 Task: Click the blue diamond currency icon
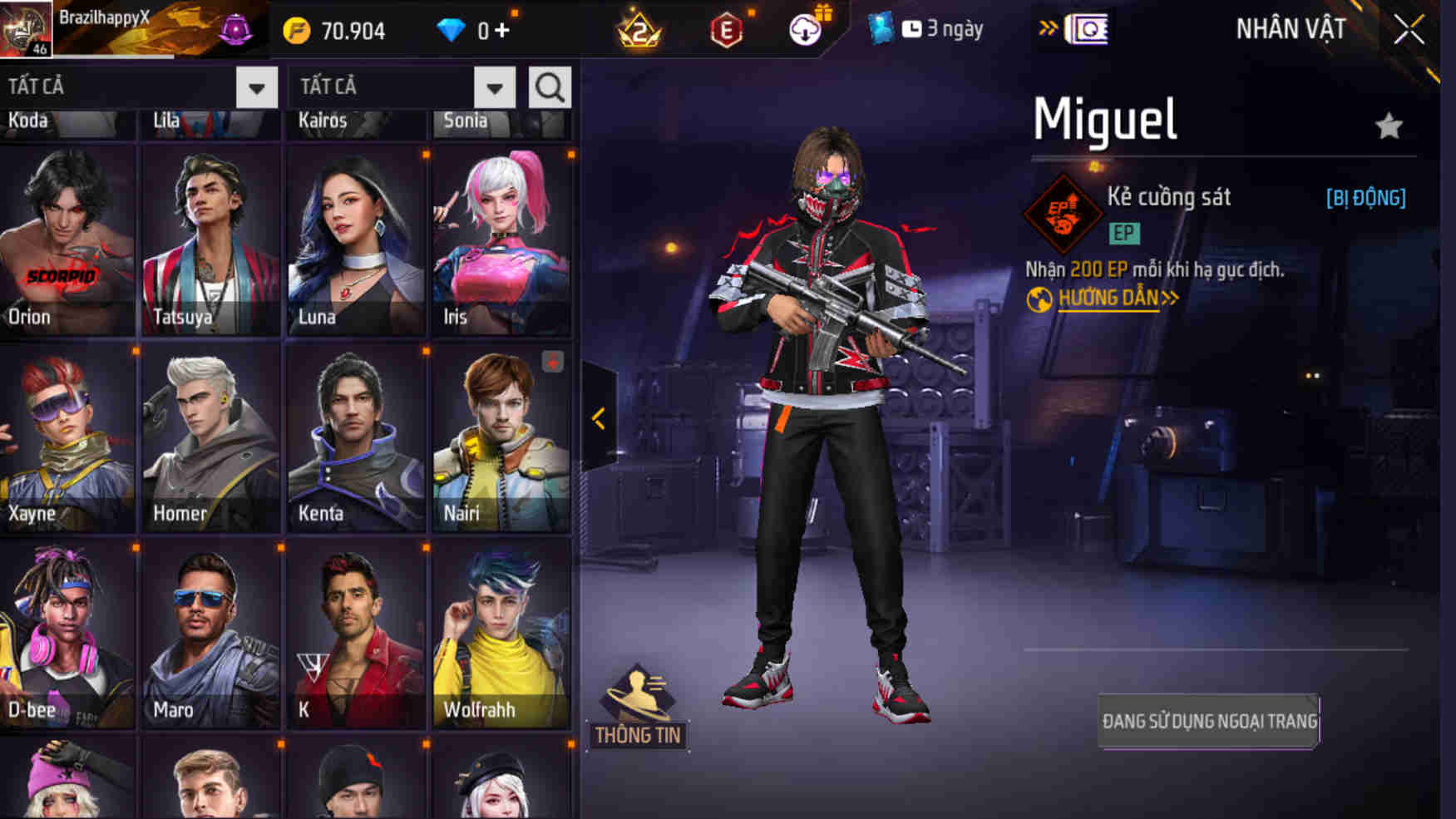coord(452,30)
